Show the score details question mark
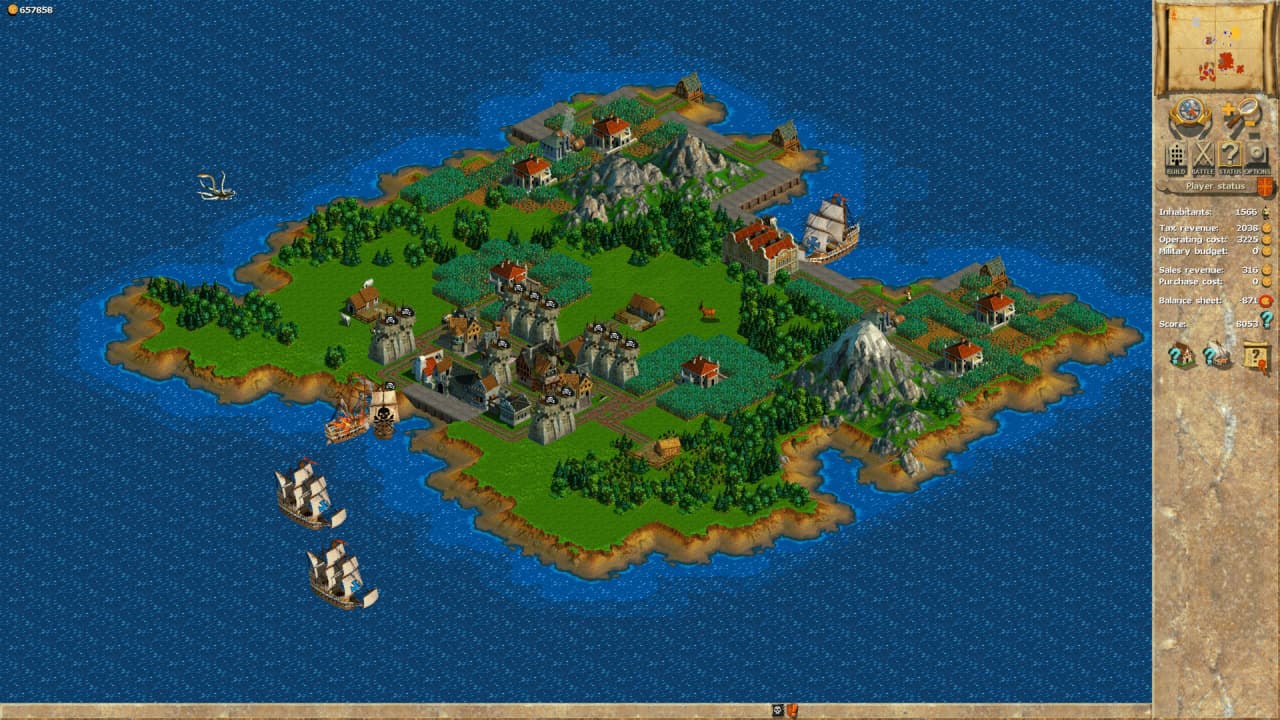The width and height of the screenshot is (1280, 720). coord(1266,320)
